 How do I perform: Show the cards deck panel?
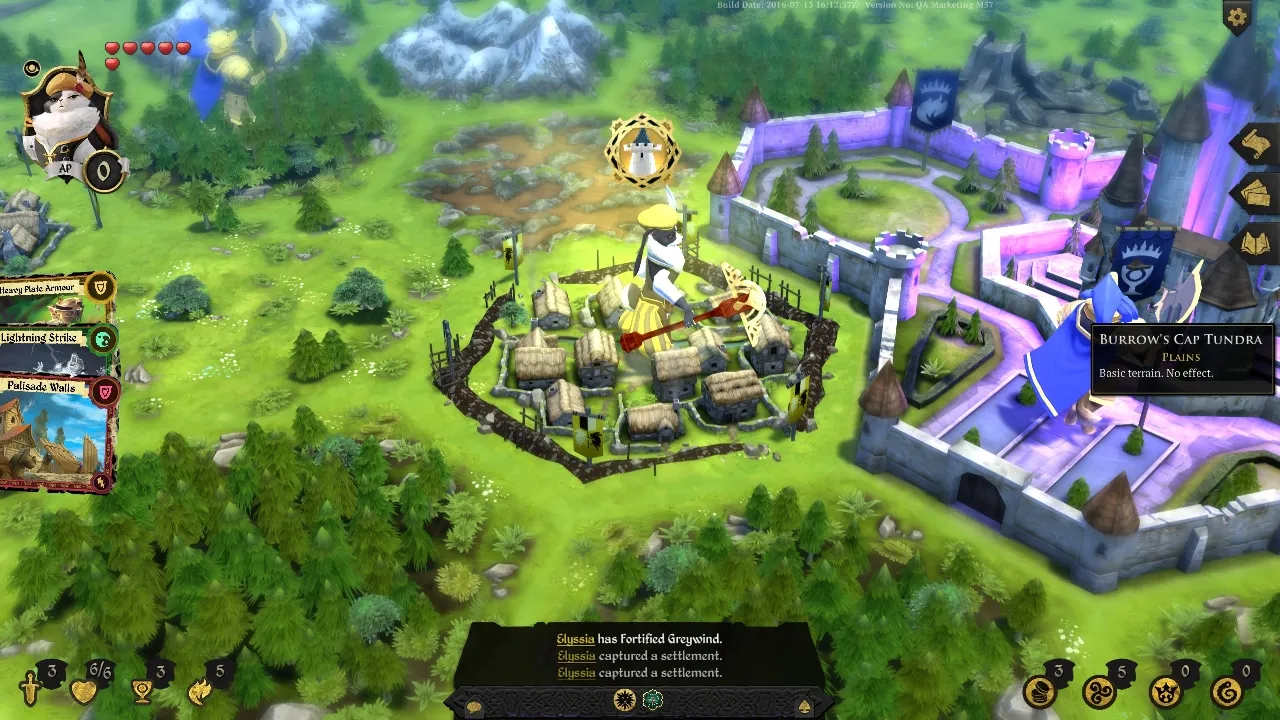pos(1255,193)
